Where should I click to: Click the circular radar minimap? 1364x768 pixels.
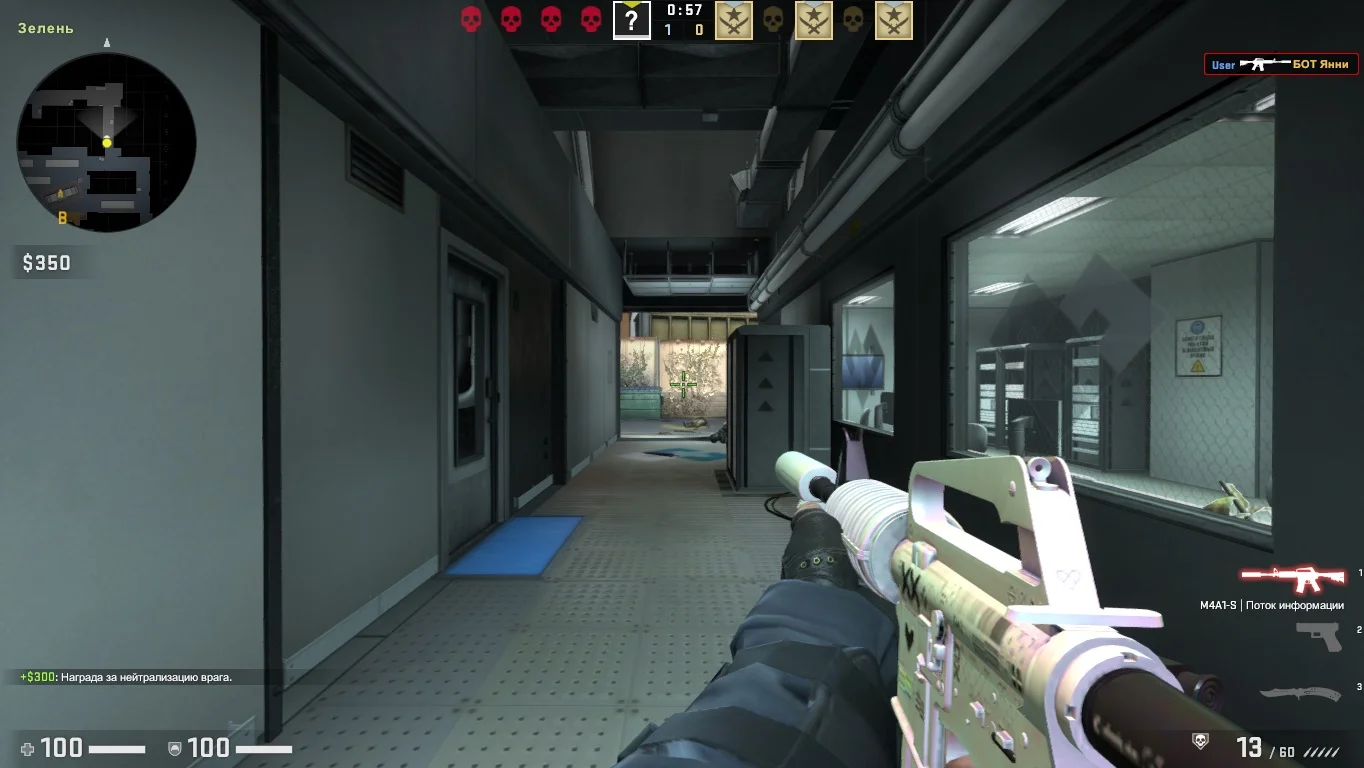pos(106,142)
